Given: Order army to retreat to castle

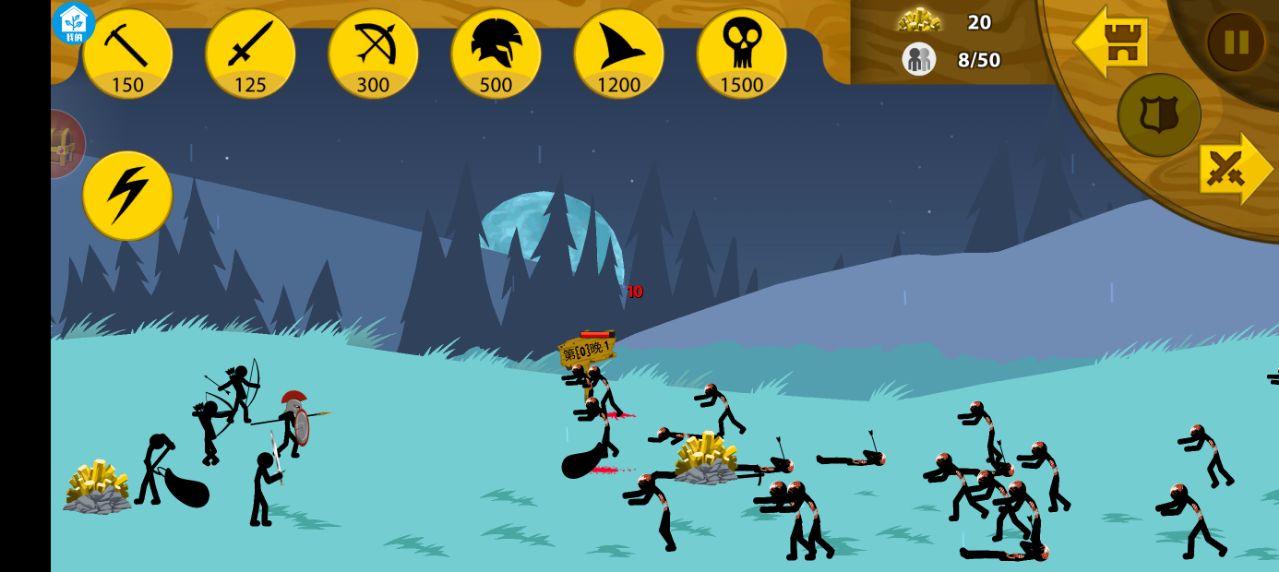Looking at the screenshot, I should coord(1112,42).
